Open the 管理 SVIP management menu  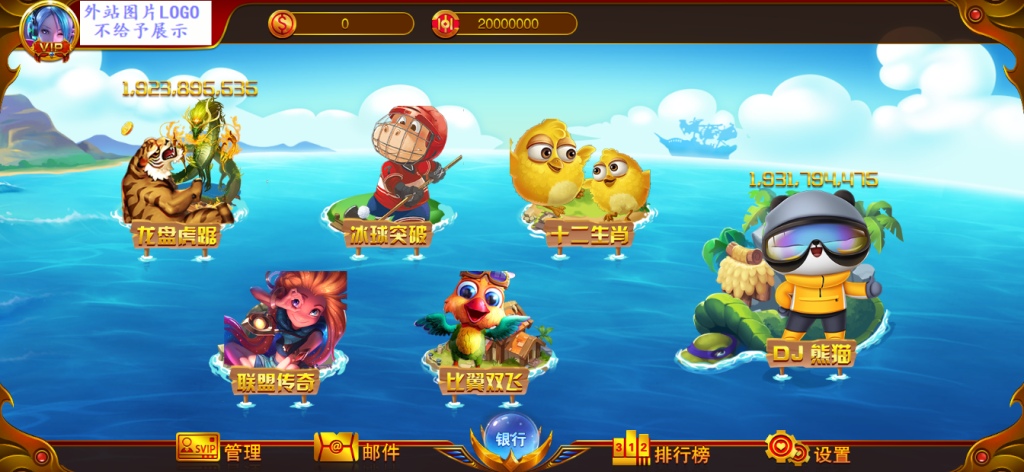(x=218, y=451)
